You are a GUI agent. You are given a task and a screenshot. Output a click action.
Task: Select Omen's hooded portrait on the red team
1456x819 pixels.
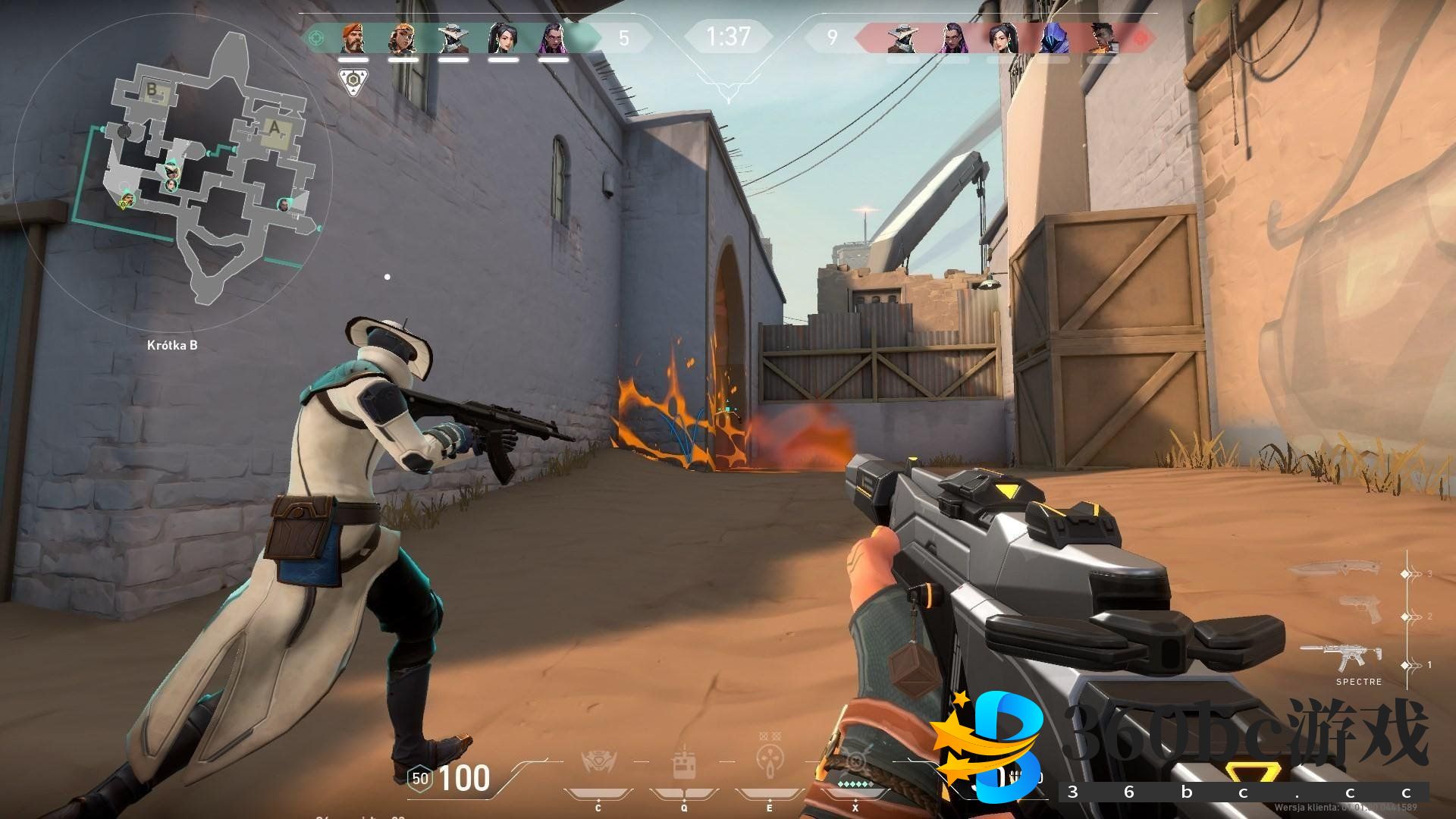pos(1053,38)
